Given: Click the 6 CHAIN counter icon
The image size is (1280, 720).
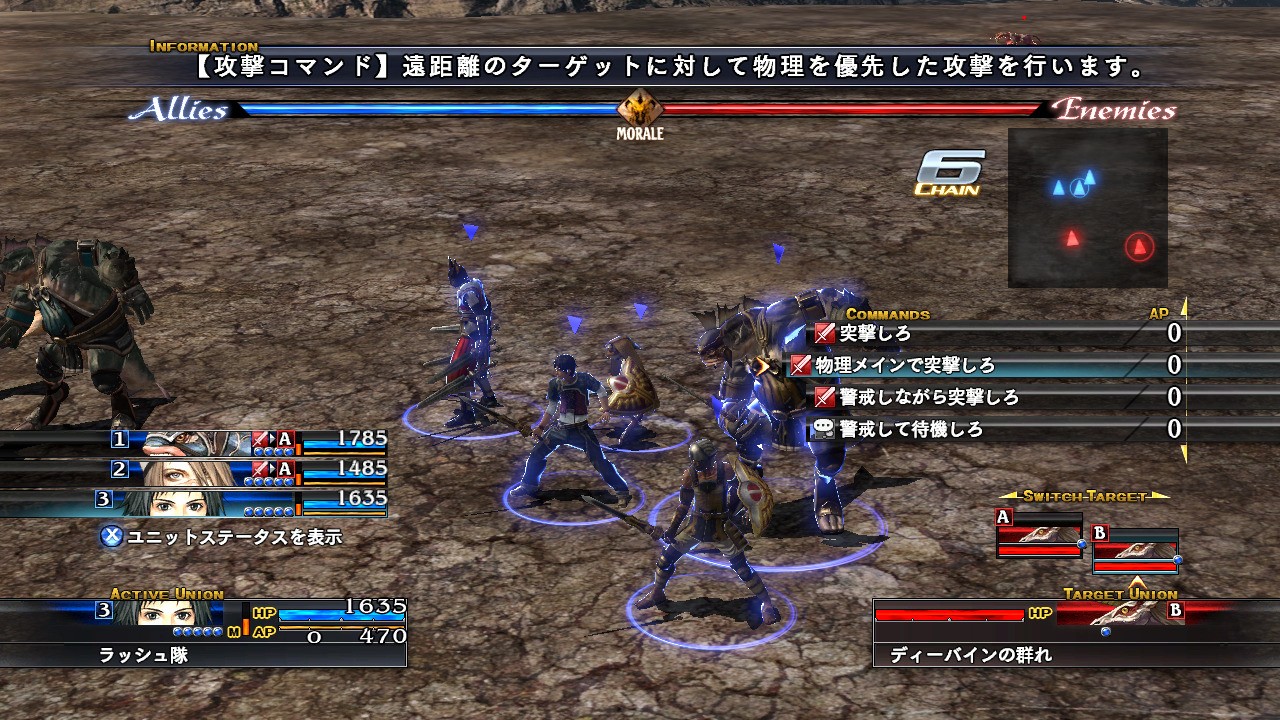Looking at the screenshot, I should coord(947,172).
